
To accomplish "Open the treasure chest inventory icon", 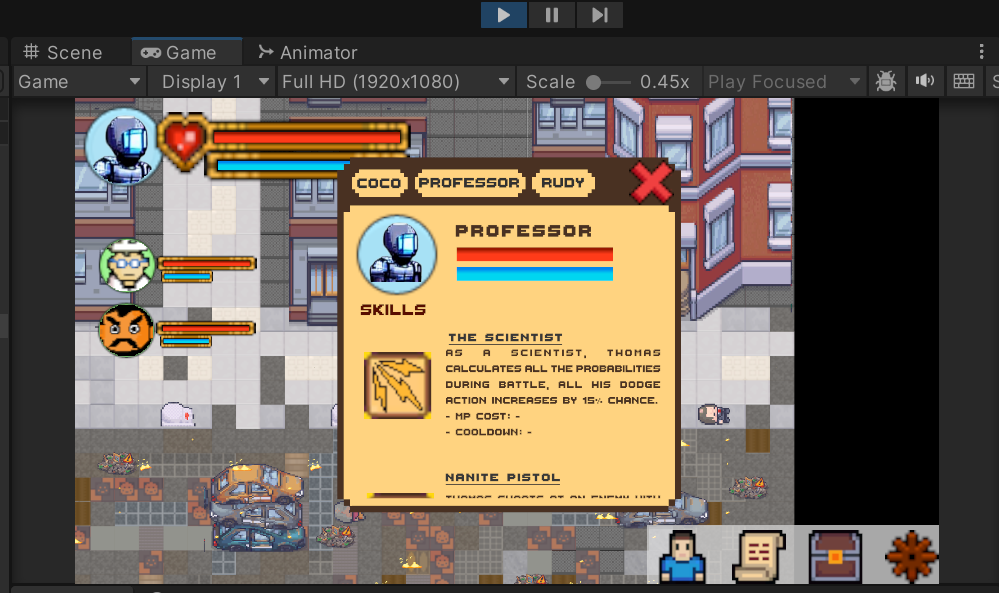I will pyautogui.click(x=835, y=556).
